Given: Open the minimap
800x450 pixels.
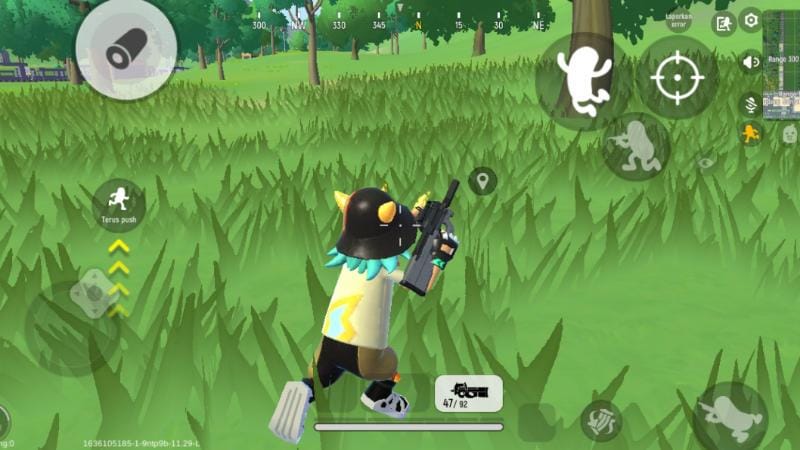Looking at the screenshot, I should (x=781, y=64).
